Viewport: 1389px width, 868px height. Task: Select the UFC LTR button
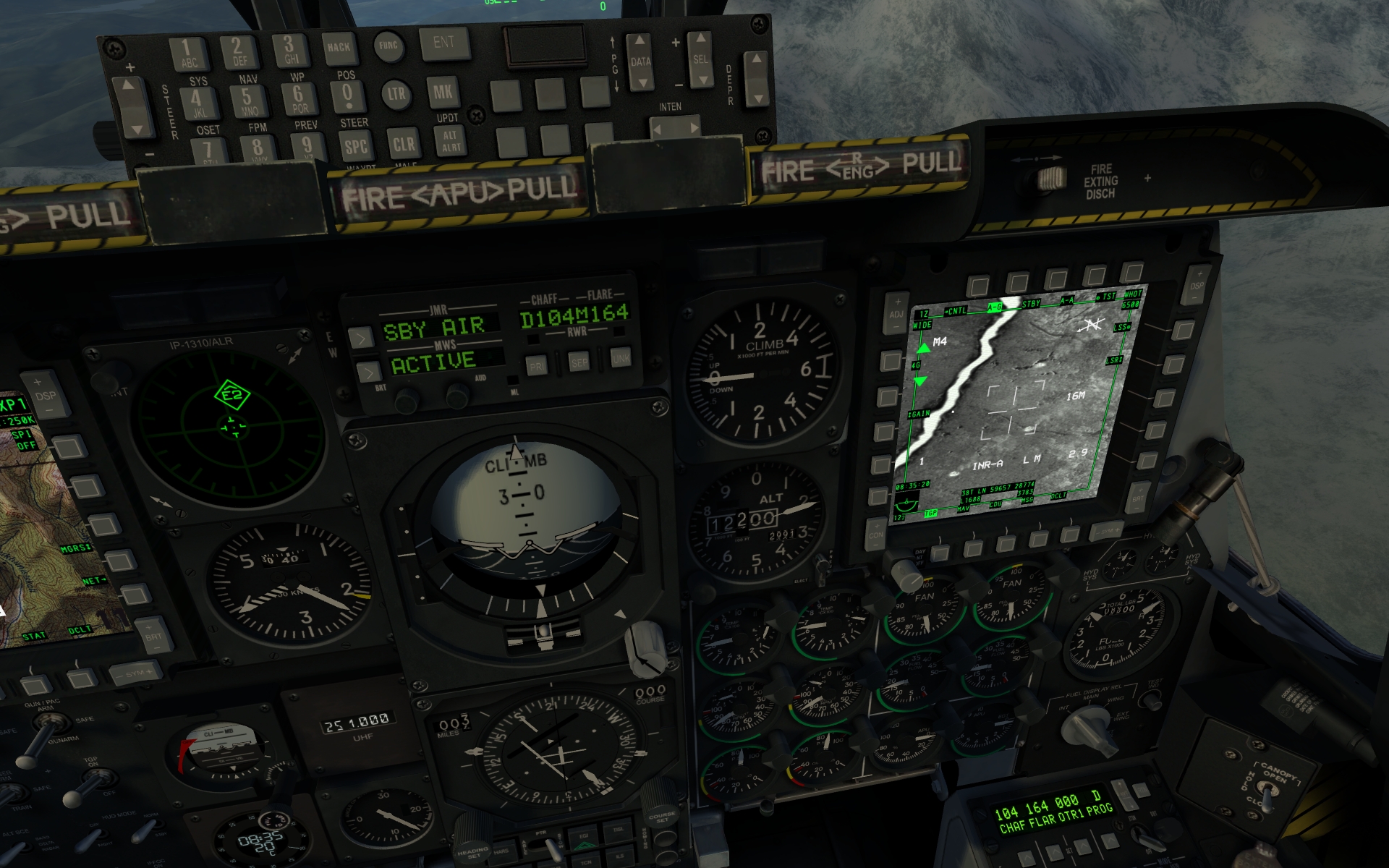point(396,94)
